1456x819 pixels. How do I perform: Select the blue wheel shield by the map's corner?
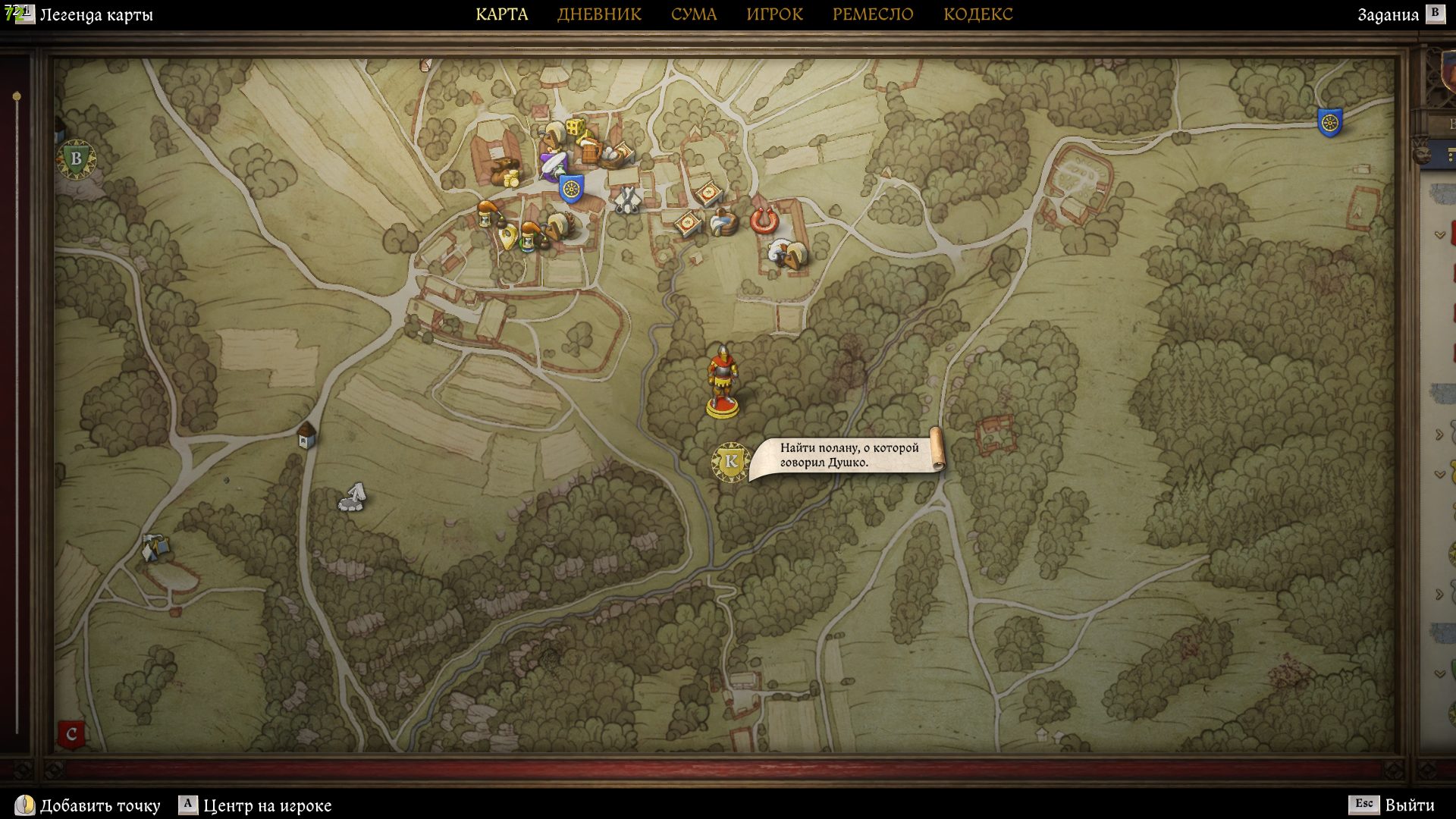point(1329,122)
